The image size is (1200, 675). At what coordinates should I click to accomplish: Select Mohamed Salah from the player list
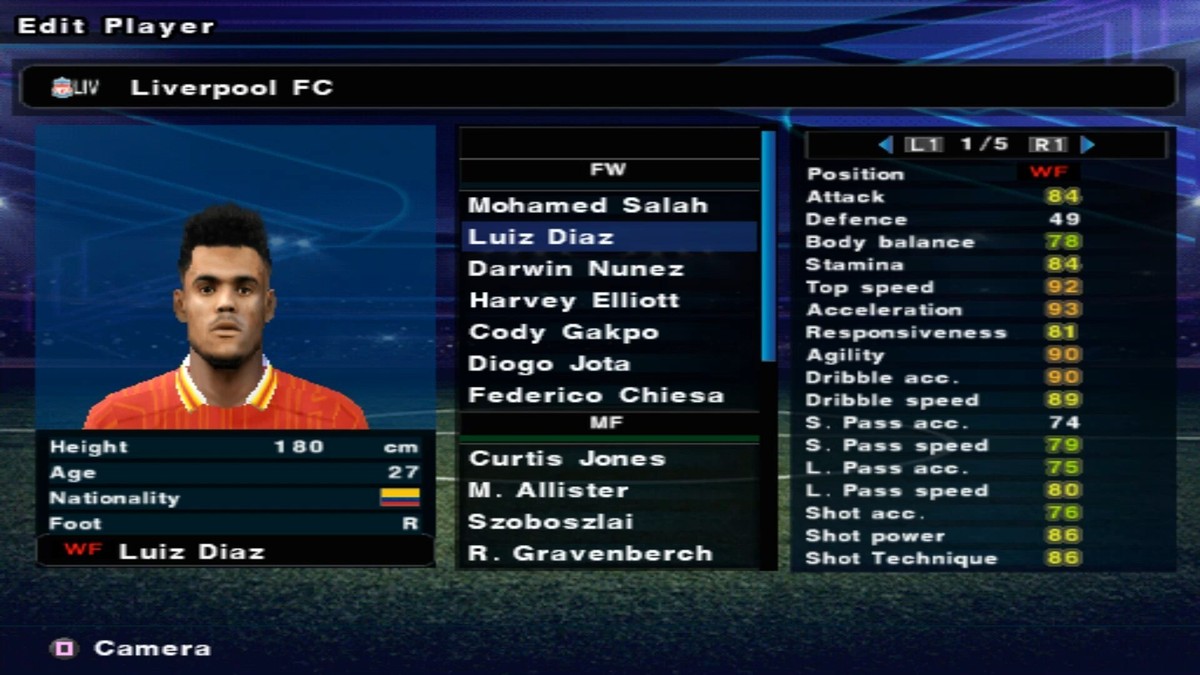pos(588,205)
